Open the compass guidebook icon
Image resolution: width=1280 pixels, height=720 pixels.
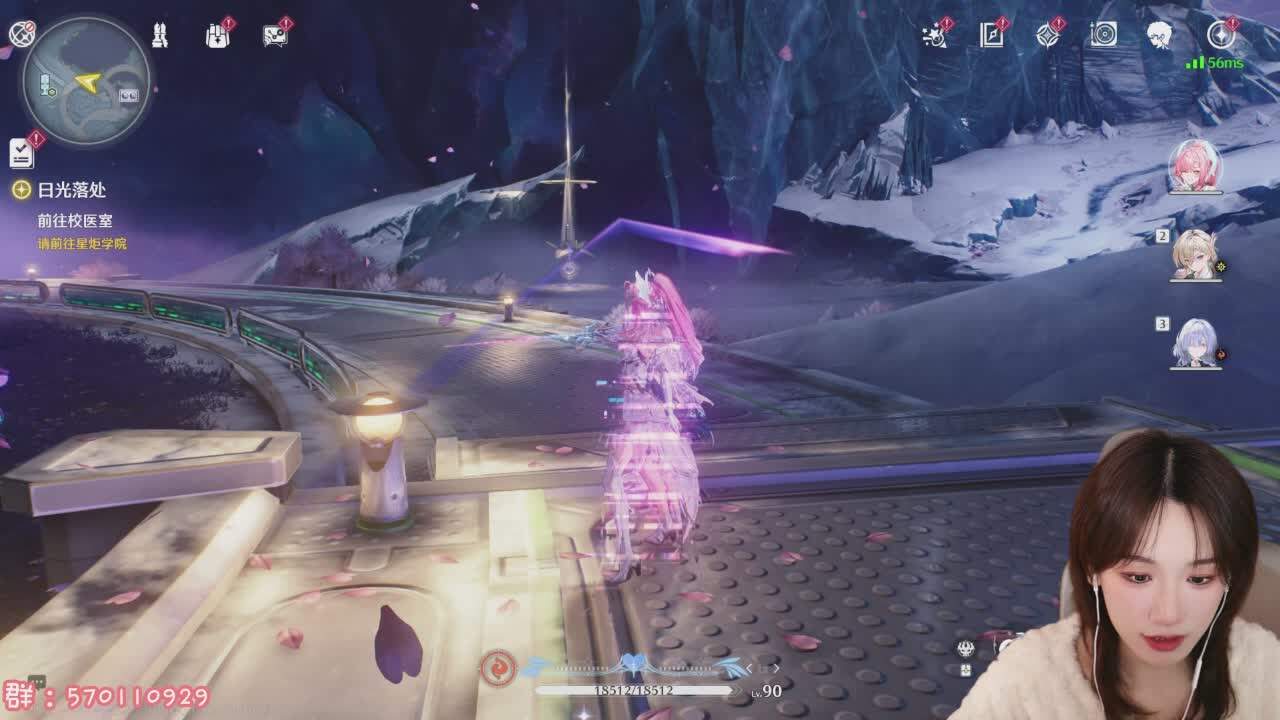(x=991, y=36)
